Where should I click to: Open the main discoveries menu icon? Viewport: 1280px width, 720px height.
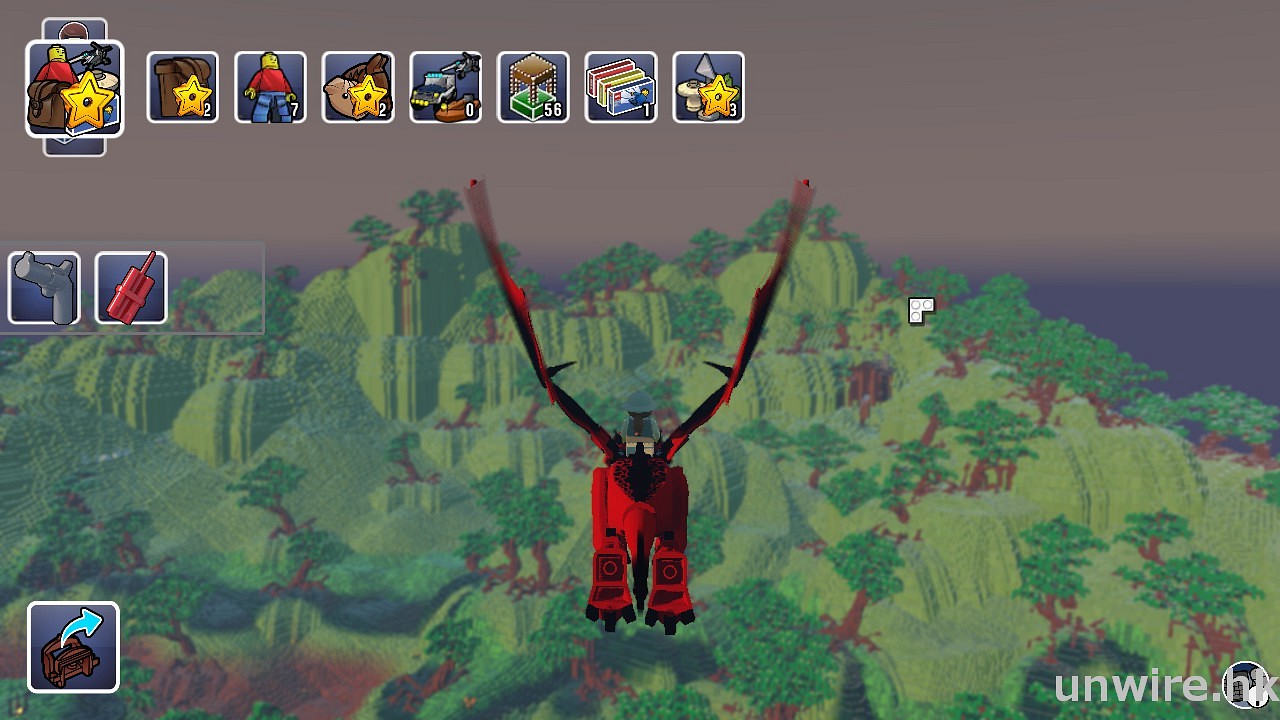pyautogui.click(x=75, y=89)
